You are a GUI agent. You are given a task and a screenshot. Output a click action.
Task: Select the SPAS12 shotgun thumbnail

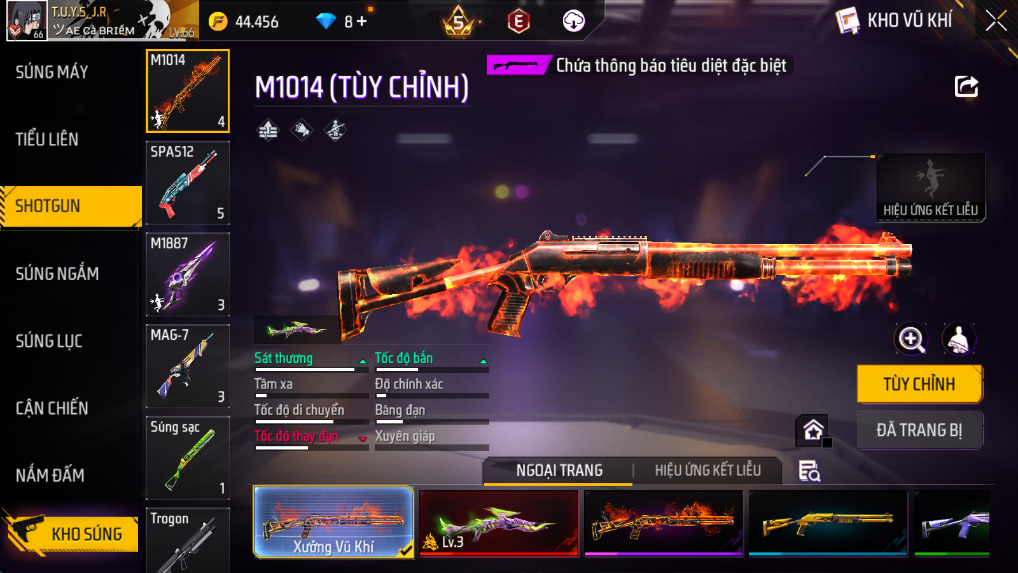tap(187, 183)
